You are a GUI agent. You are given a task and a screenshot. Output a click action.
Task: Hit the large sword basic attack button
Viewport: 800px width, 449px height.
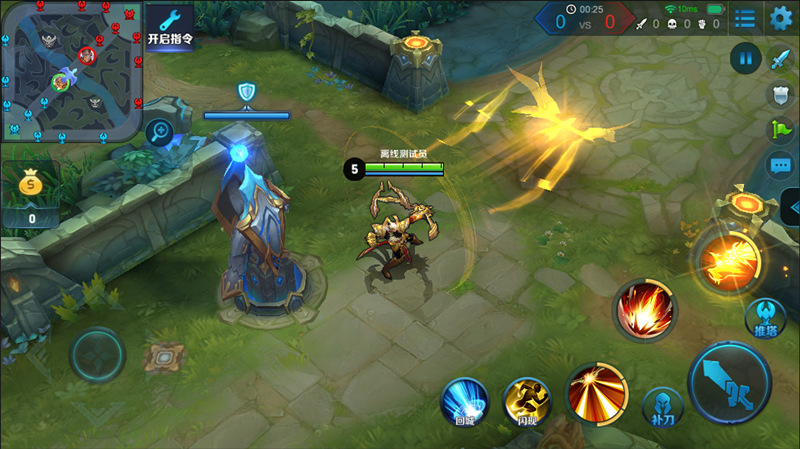(729, 381)
